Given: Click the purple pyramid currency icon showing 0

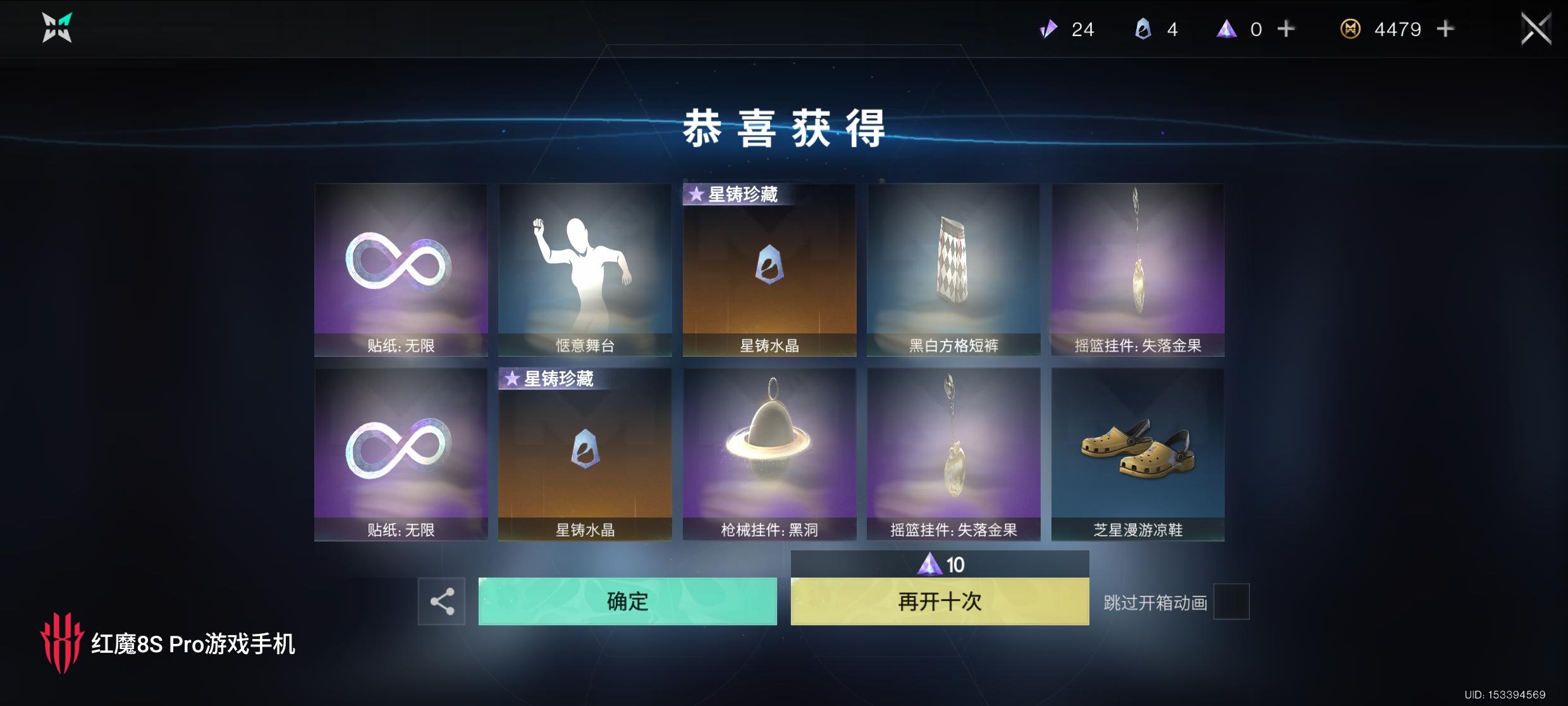Looking at the screenshot, I should pos(1227,29).
